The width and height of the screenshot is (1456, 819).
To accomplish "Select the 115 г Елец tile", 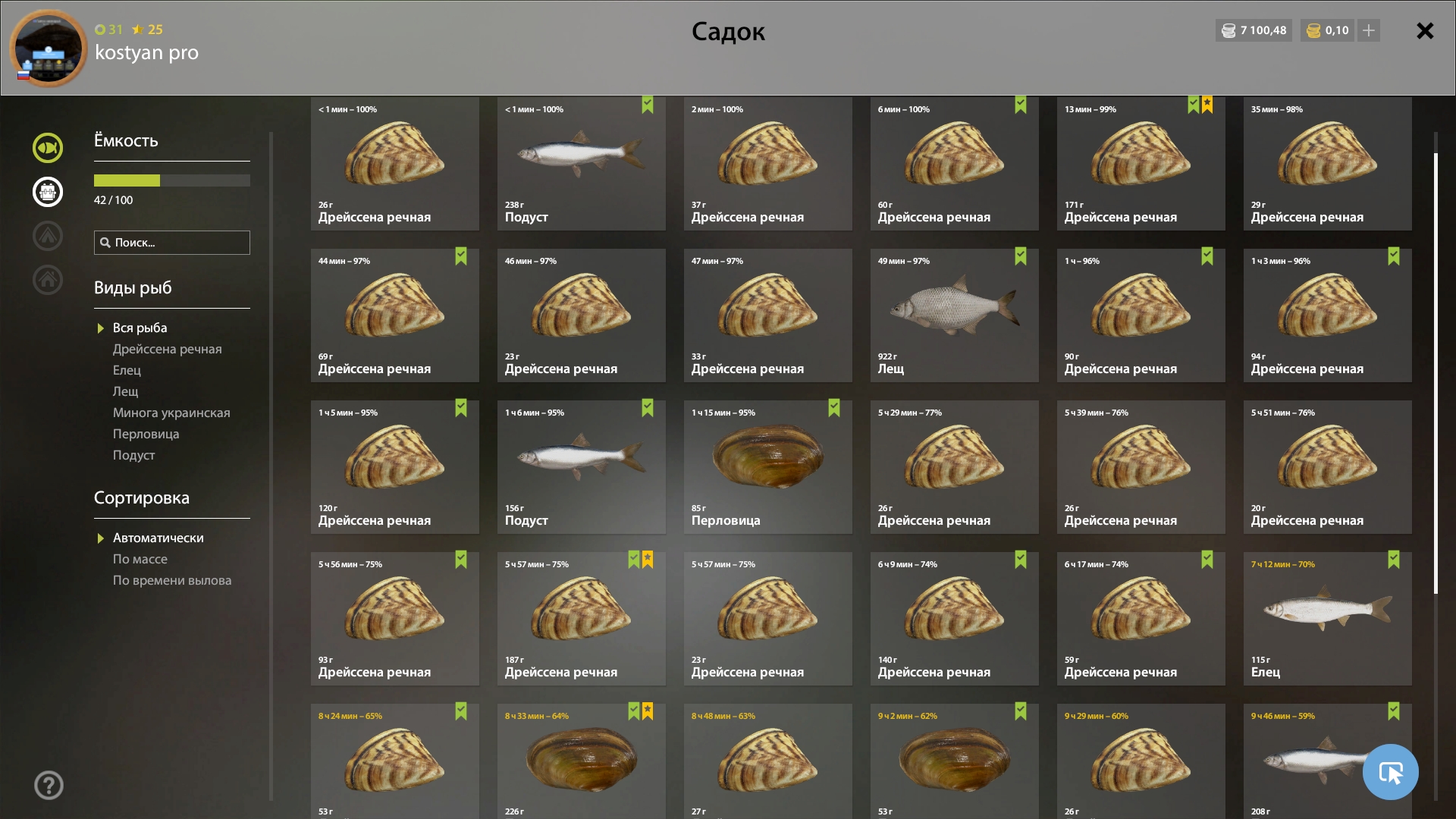I will tap(1327, 618).
